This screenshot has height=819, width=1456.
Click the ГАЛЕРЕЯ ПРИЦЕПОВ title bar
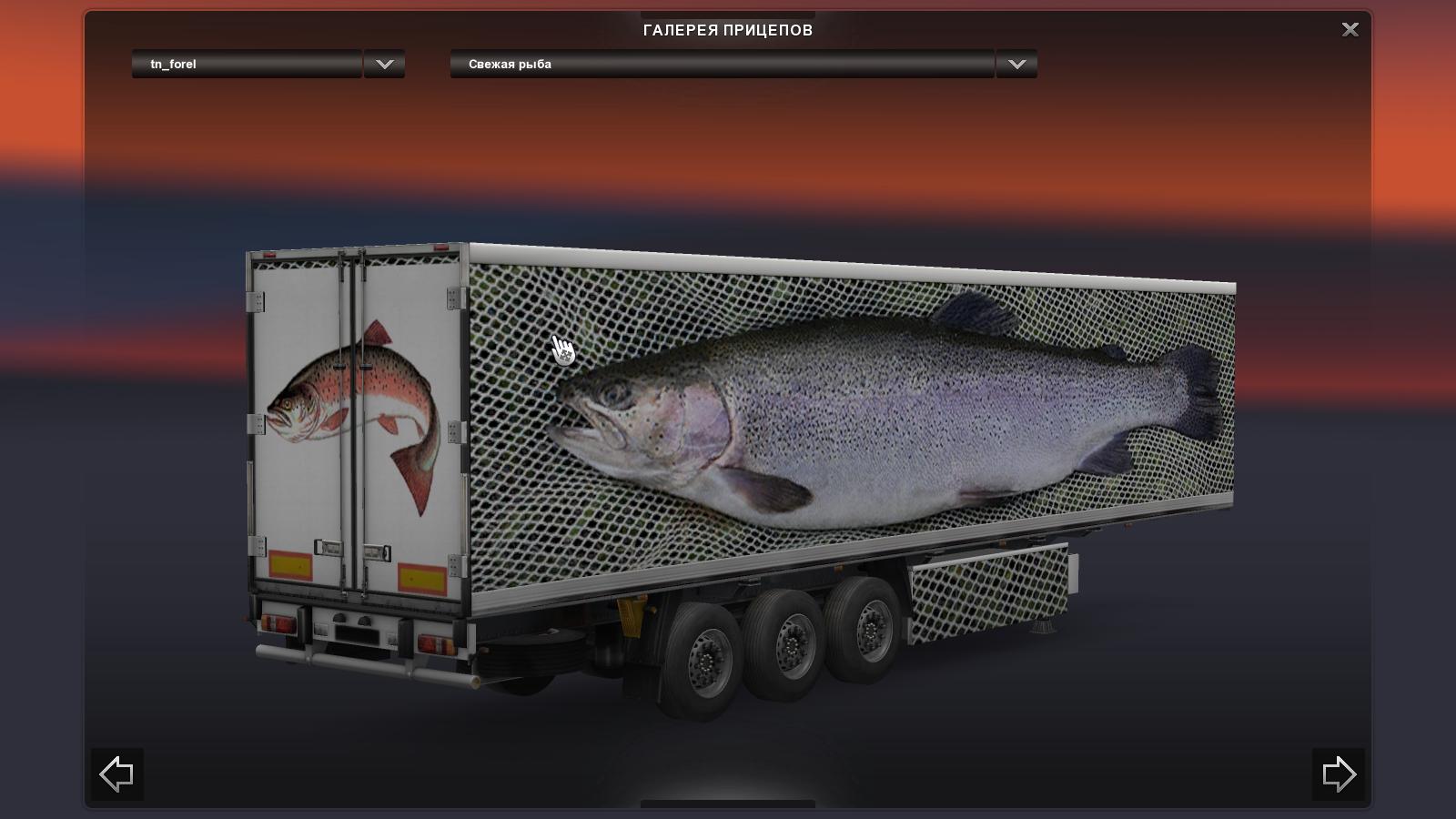coord(728,29)
